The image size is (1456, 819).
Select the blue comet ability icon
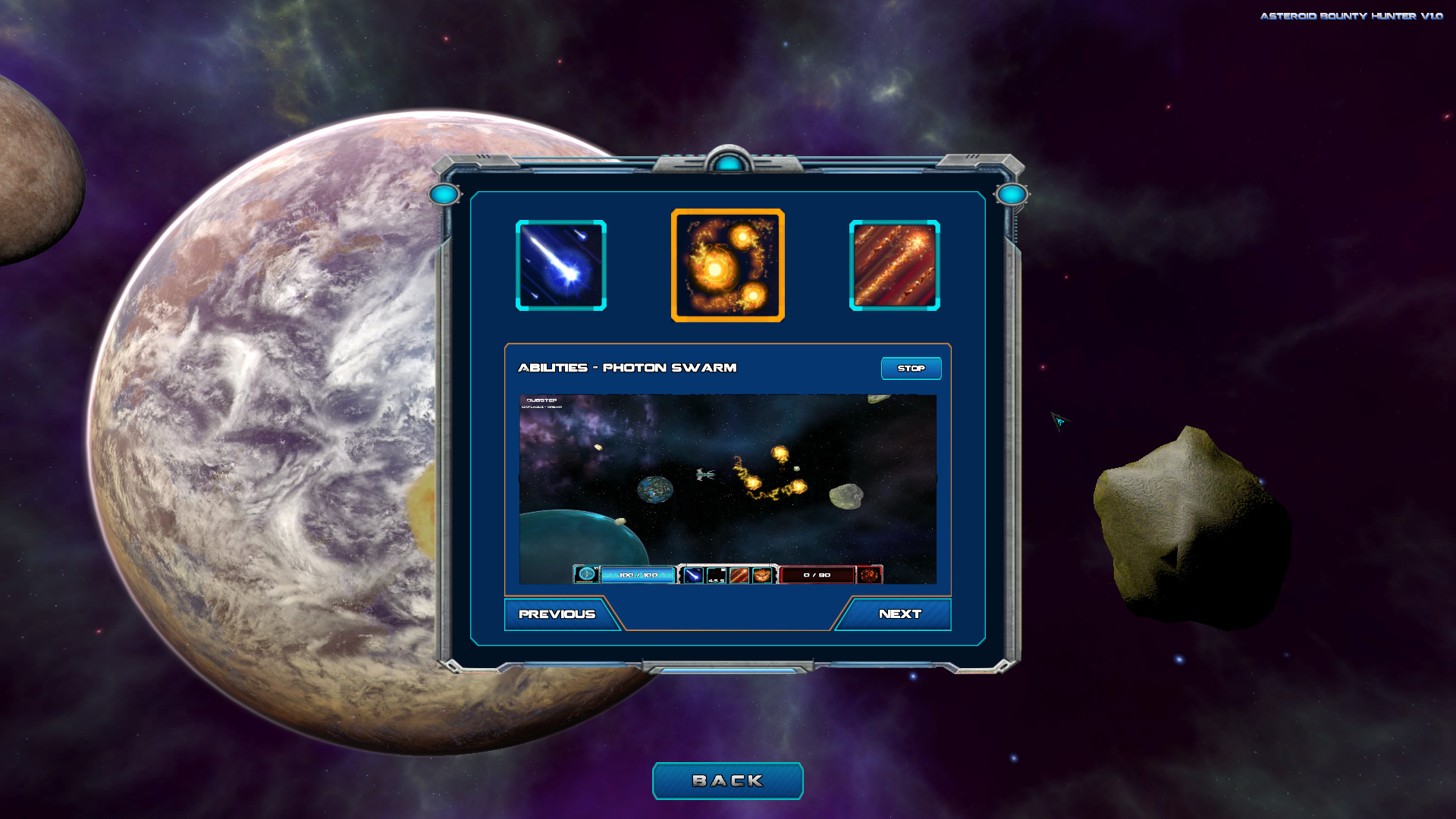coord(560,265)
